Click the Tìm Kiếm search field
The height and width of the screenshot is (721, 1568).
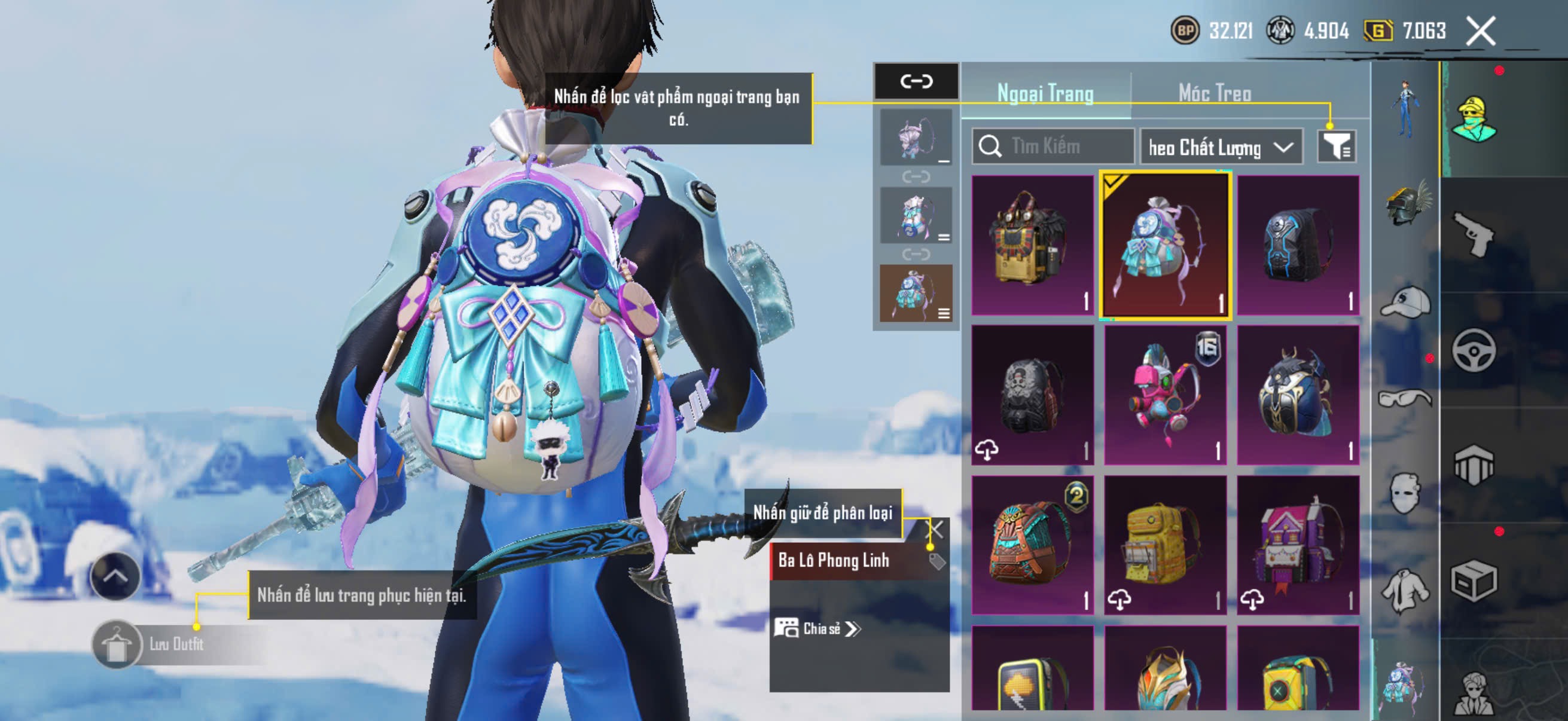[1059, 146]
